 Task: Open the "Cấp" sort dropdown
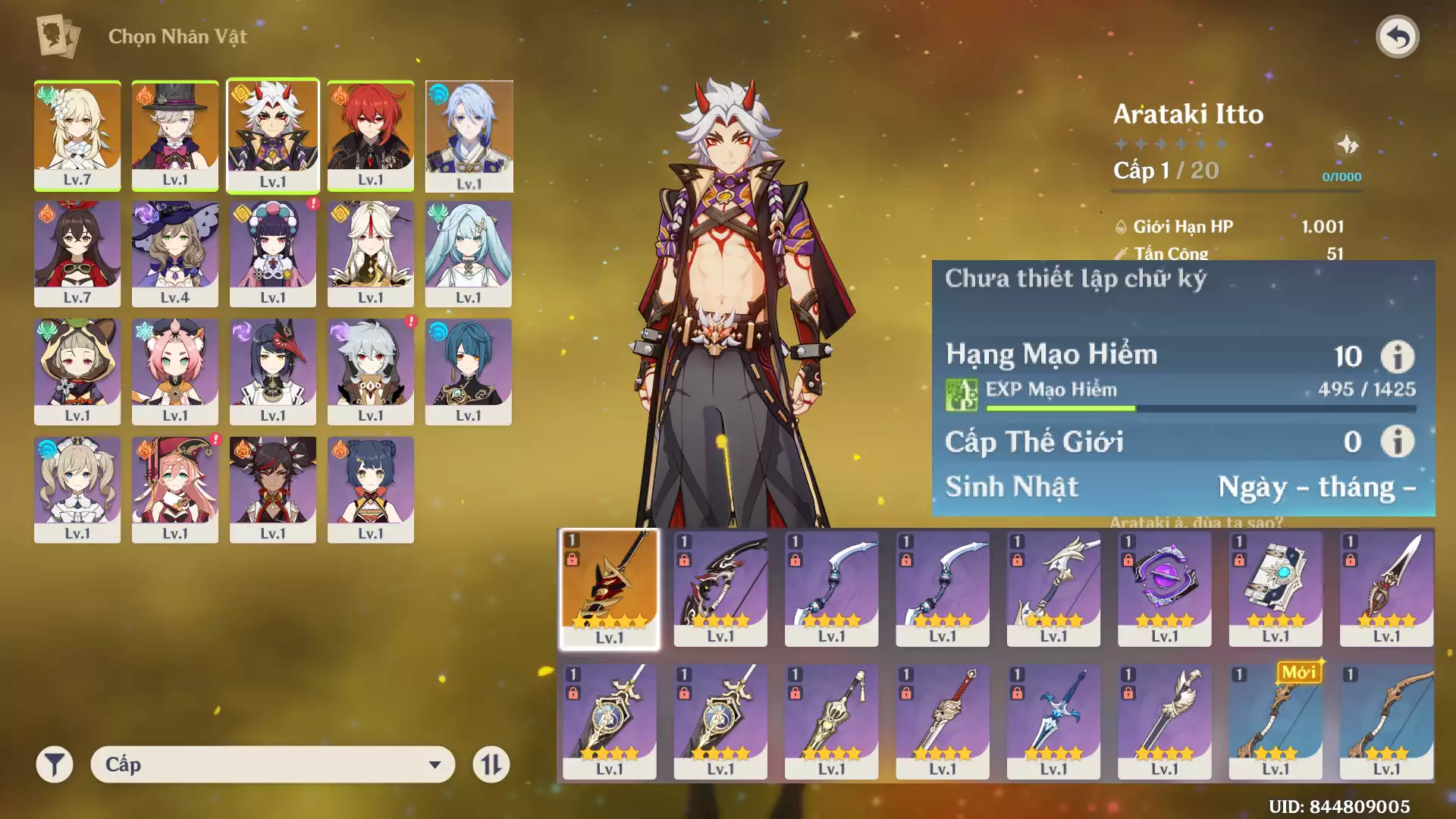point(273,764)
